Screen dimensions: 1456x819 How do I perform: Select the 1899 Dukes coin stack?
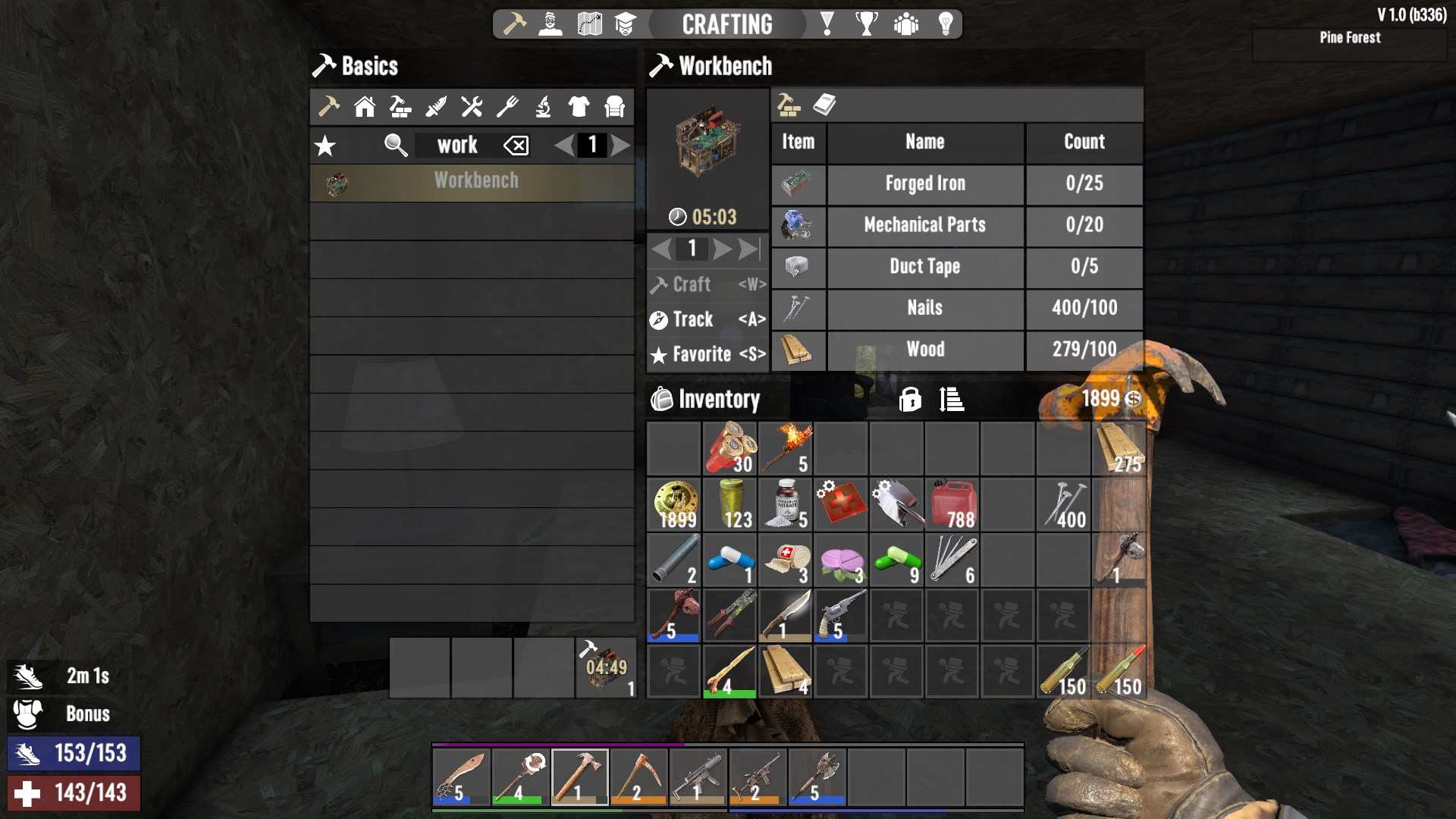(x=674, y=505)
